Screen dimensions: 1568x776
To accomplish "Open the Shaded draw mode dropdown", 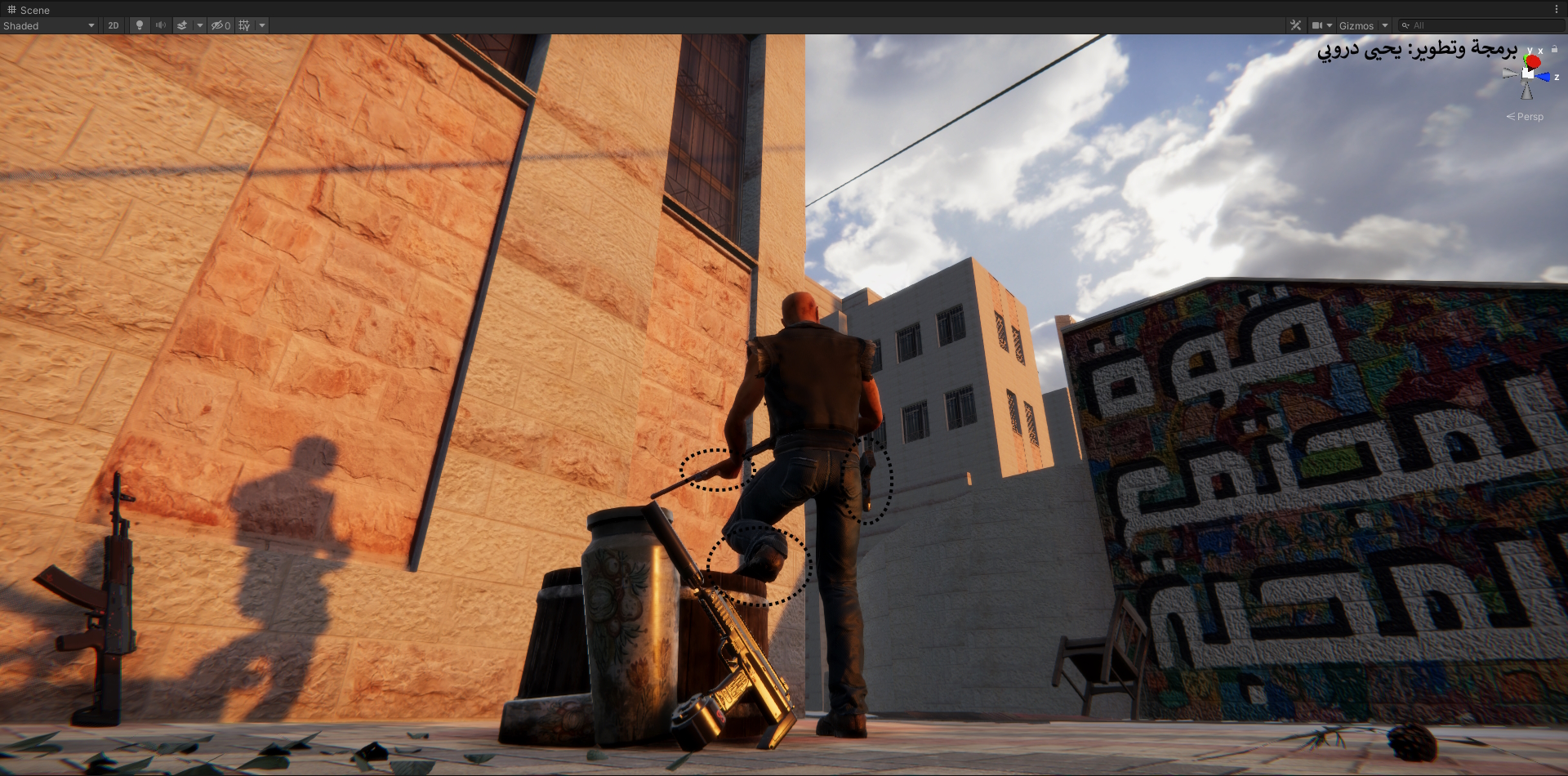I will pos(49,25).
